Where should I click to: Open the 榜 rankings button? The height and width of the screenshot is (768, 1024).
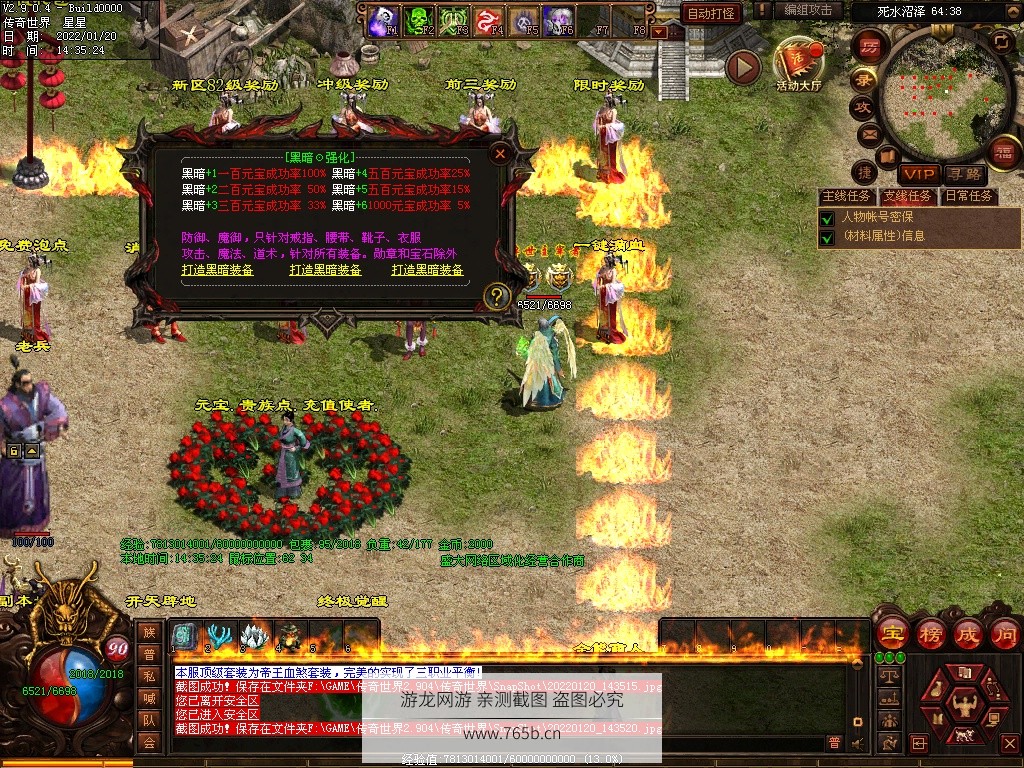coord(929,633)
